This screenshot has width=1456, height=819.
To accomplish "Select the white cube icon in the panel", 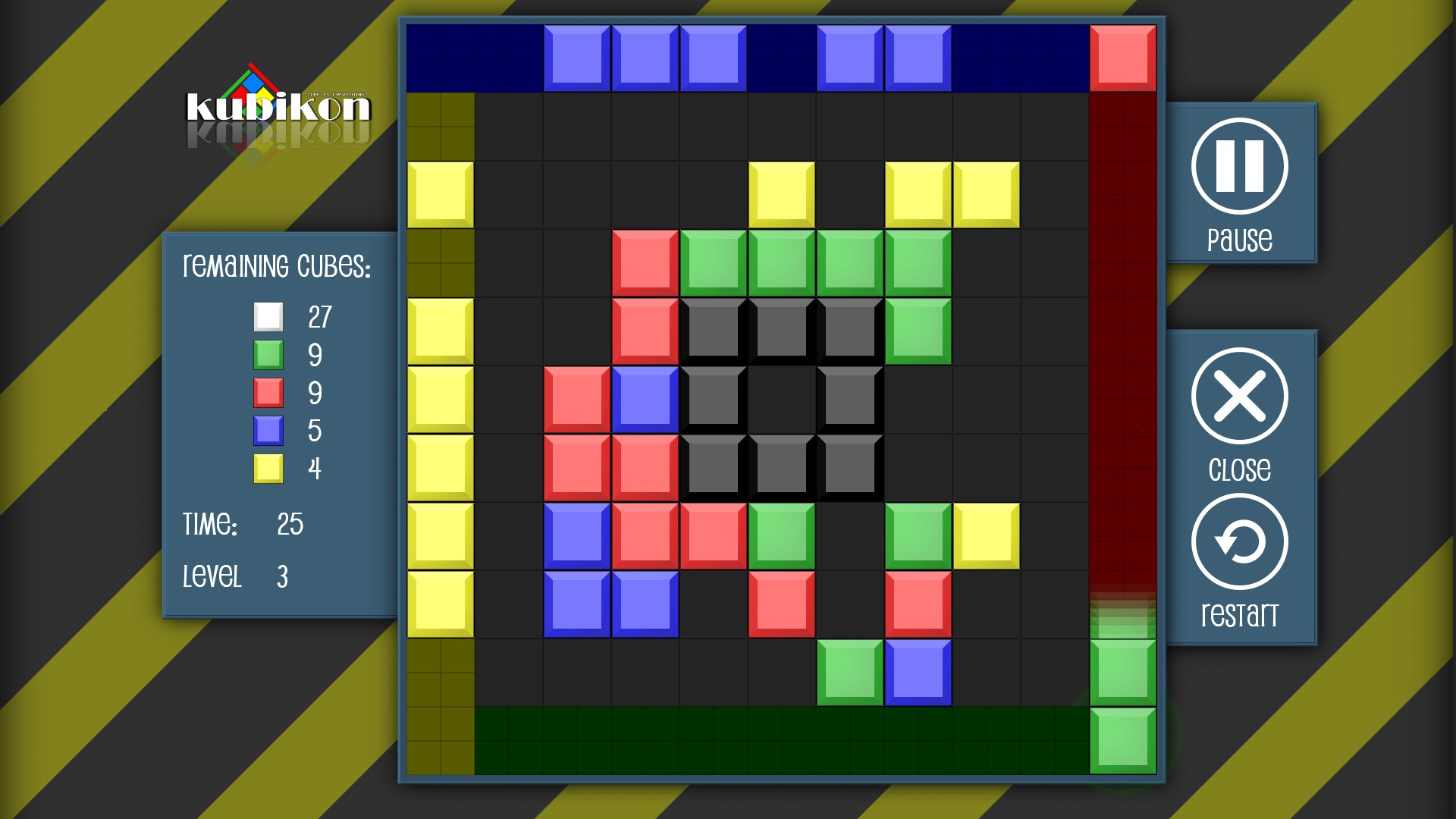I will point(268,316).
